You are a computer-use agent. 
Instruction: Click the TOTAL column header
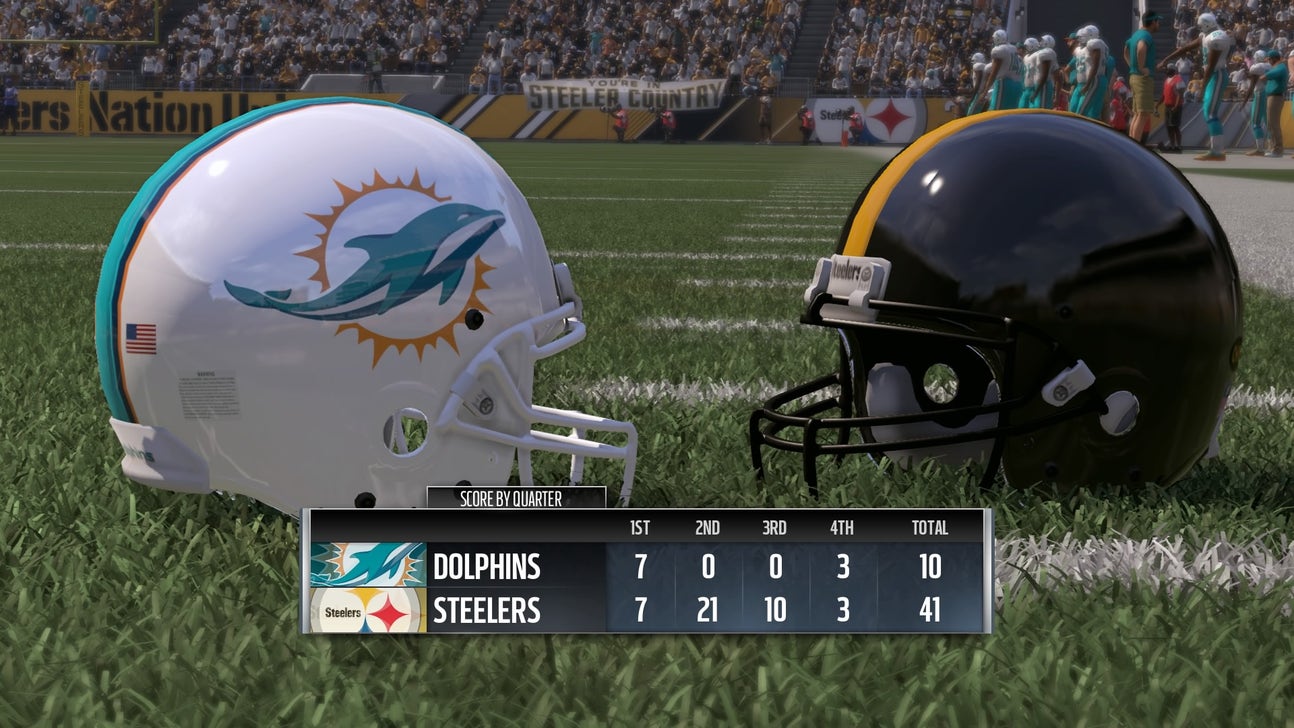pos(931,527)
